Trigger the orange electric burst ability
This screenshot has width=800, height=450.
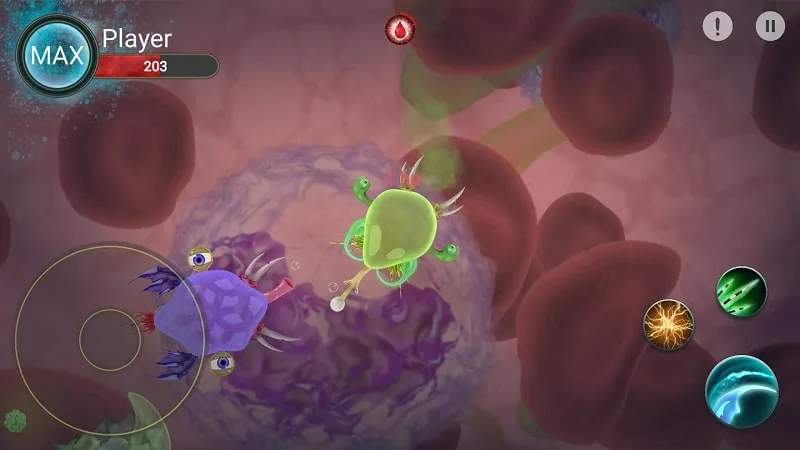pos(668,324)
